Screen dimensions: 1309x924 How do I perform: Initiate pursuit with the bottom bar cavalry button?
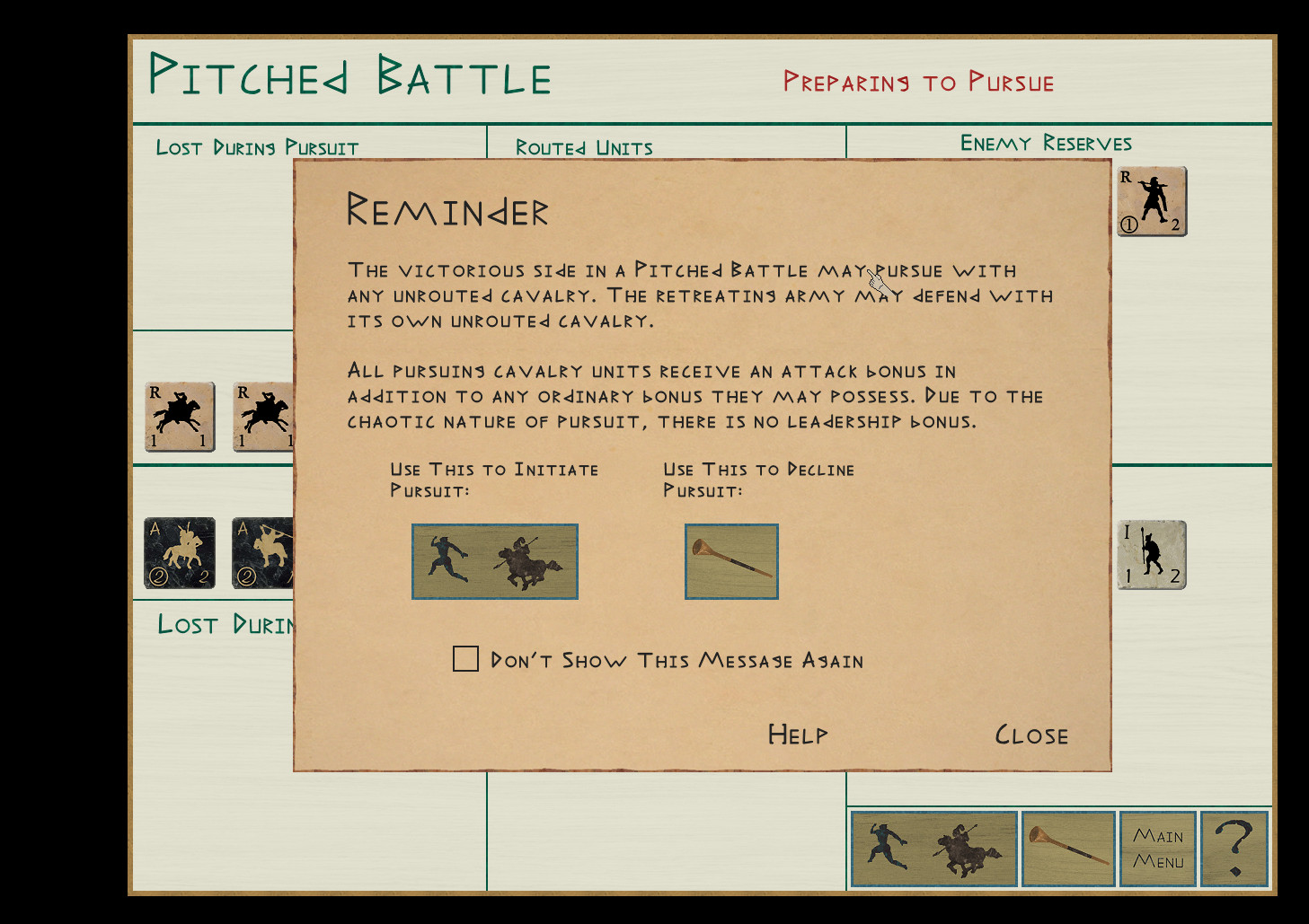[x=933, y=849]
